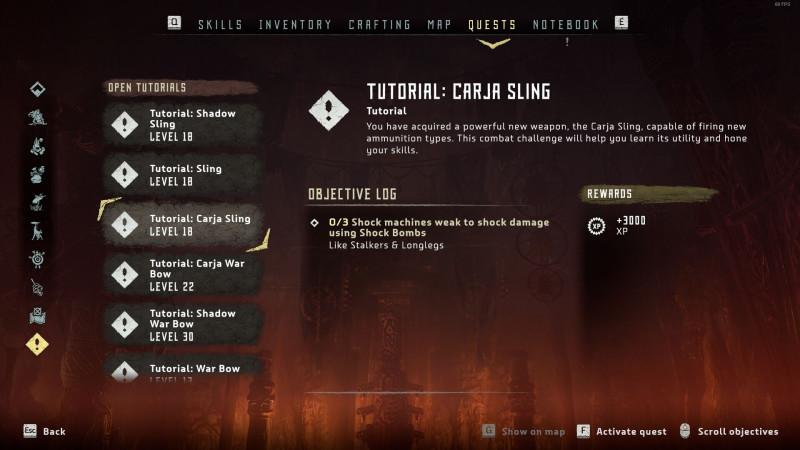Open the Inventory tab
Viewport: 800px width, 450px height.
tap(295, 24)
